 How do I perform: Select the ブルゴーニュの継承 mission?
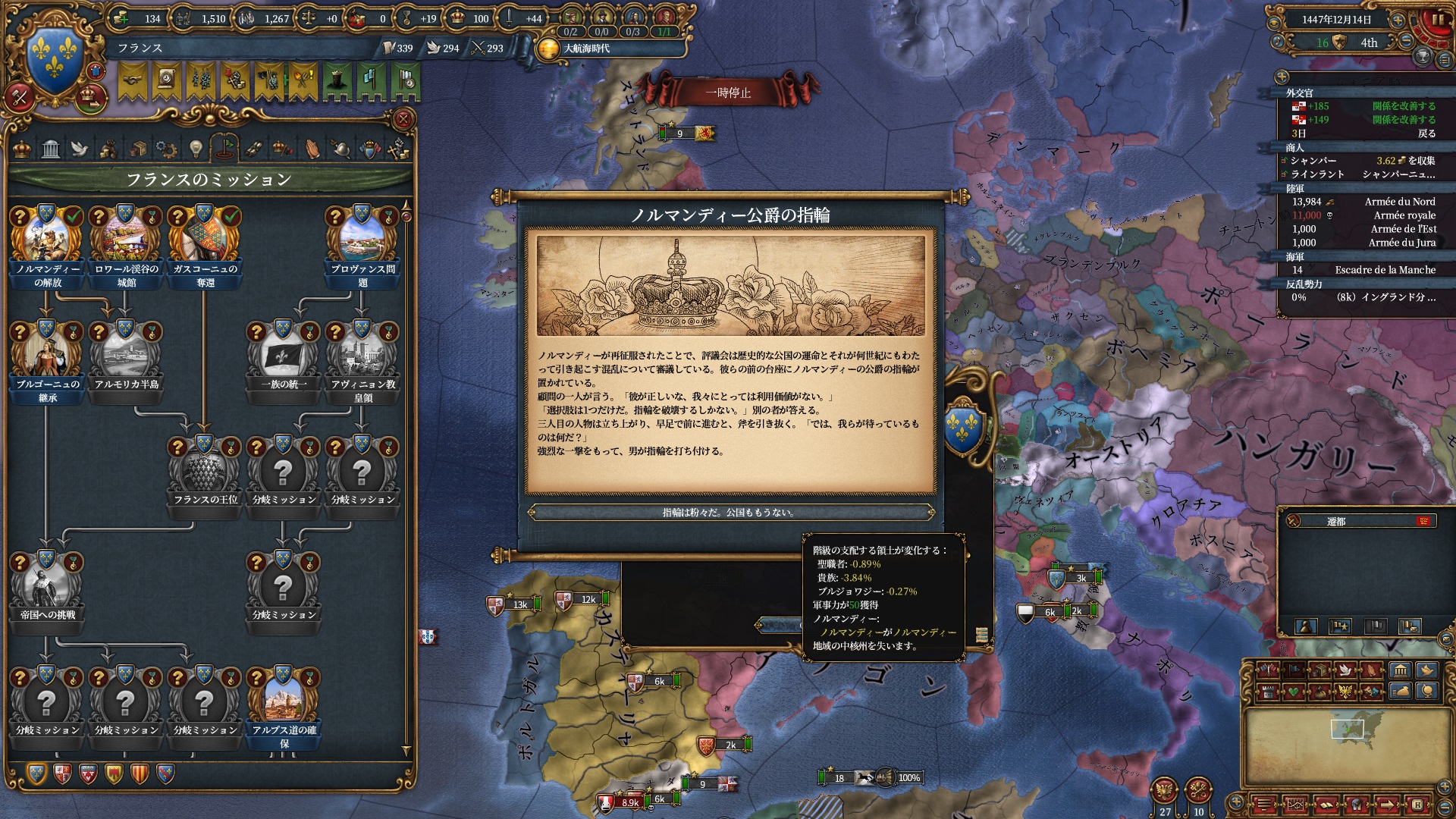click(48, 356)
